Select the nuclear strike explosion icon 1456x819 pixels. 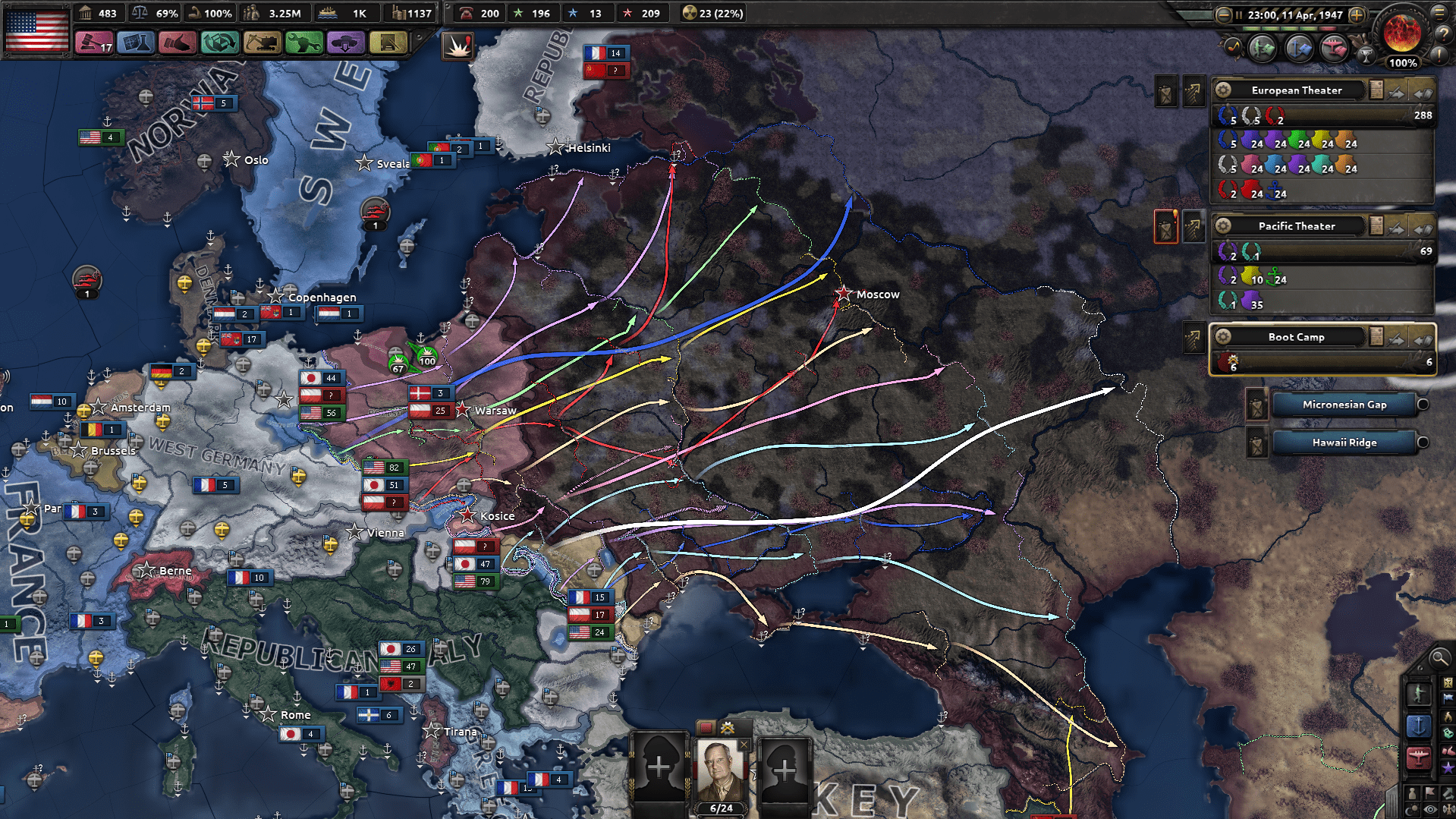[459, 46]
